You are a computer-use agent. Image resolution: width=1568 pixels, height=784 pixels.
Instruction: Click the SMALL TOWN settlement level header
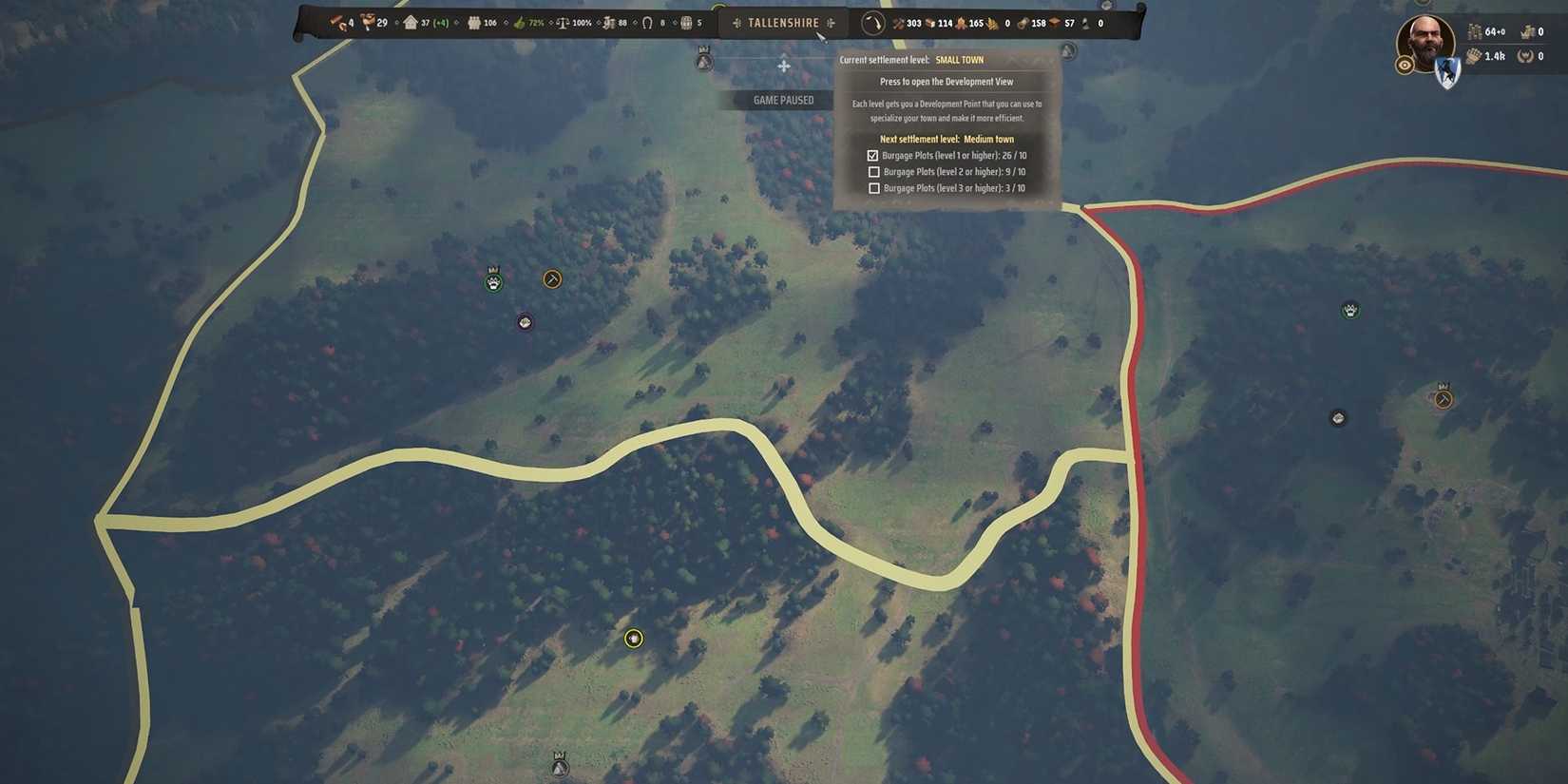click(x=960, y=59)
